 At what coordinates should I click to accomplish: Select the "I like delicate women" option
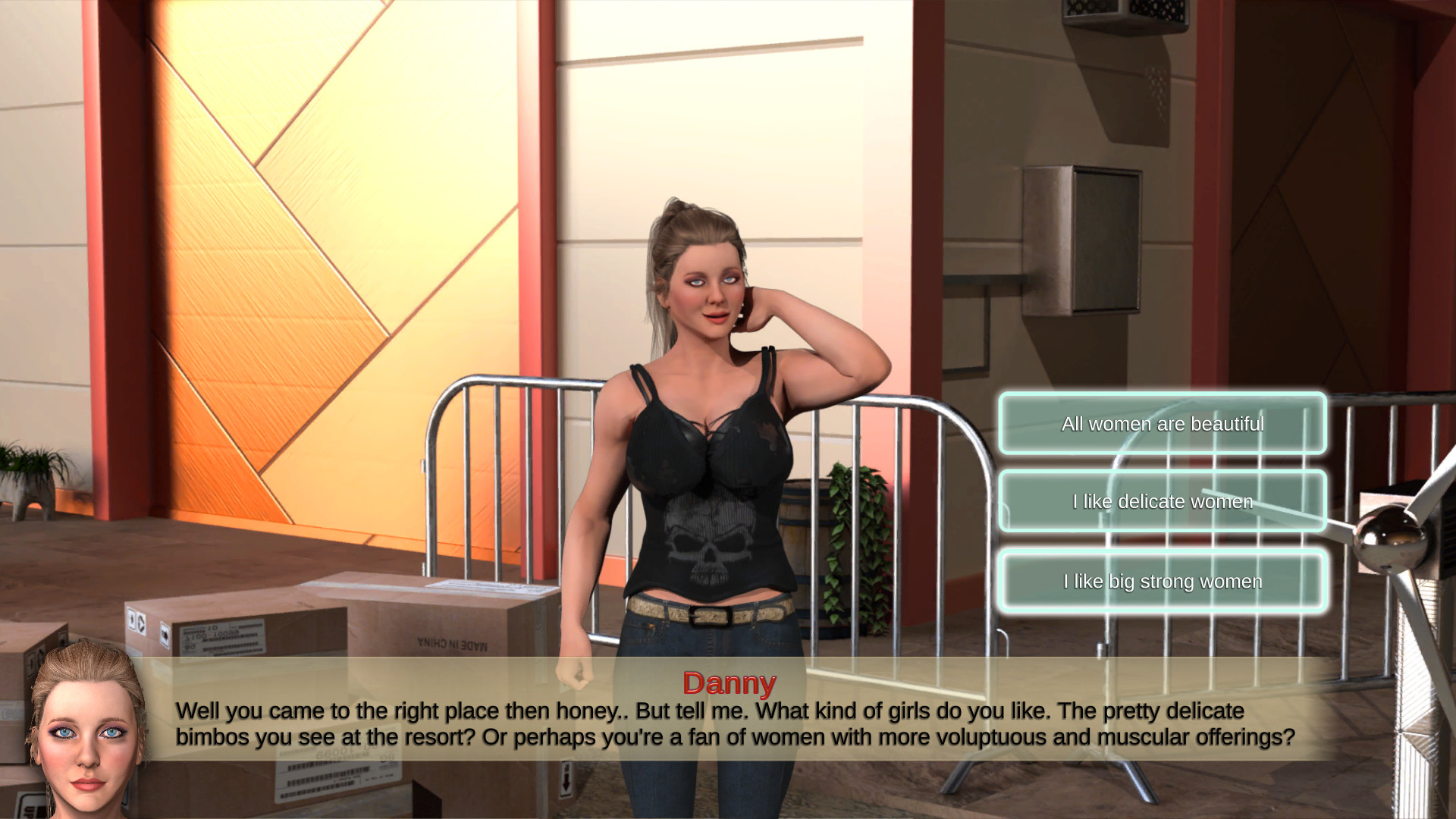pyautogui.click(x=1162, y=501)
